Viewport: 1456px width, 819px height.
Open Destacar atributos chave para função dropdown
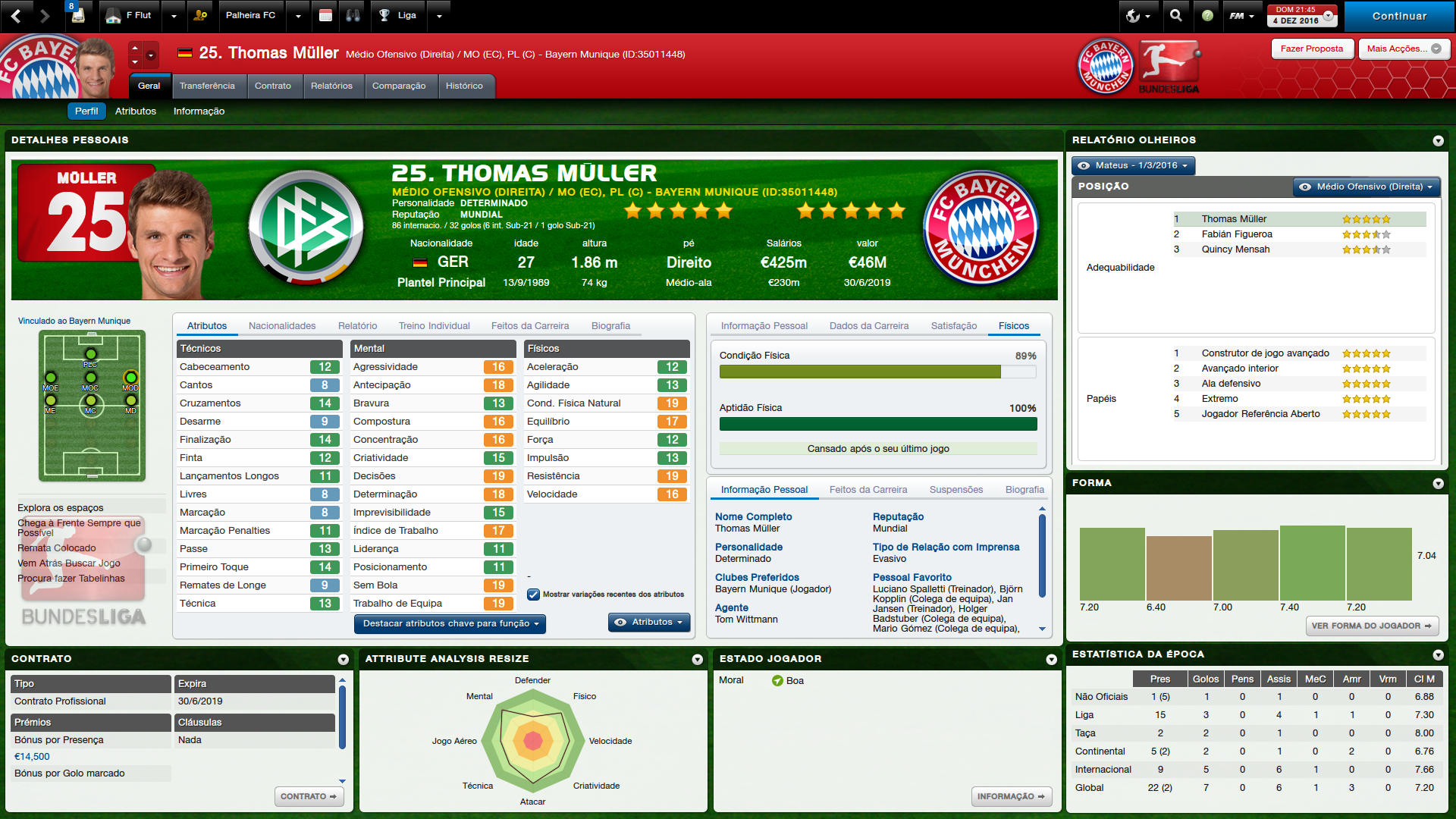click(450, 623)
